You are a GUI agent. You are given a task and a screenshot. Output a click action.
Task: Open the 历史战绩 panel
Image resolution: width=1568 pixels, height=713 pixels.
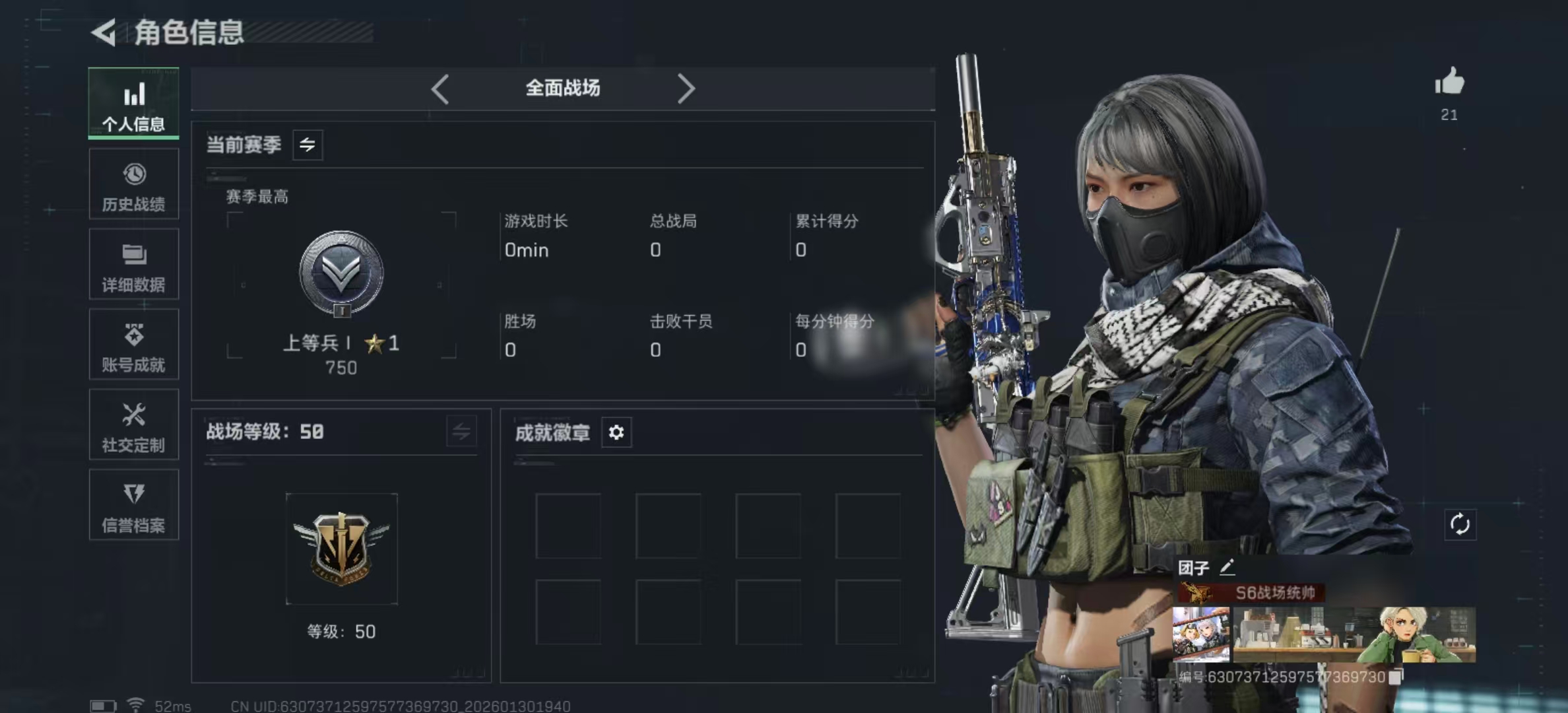coord(134,184)
